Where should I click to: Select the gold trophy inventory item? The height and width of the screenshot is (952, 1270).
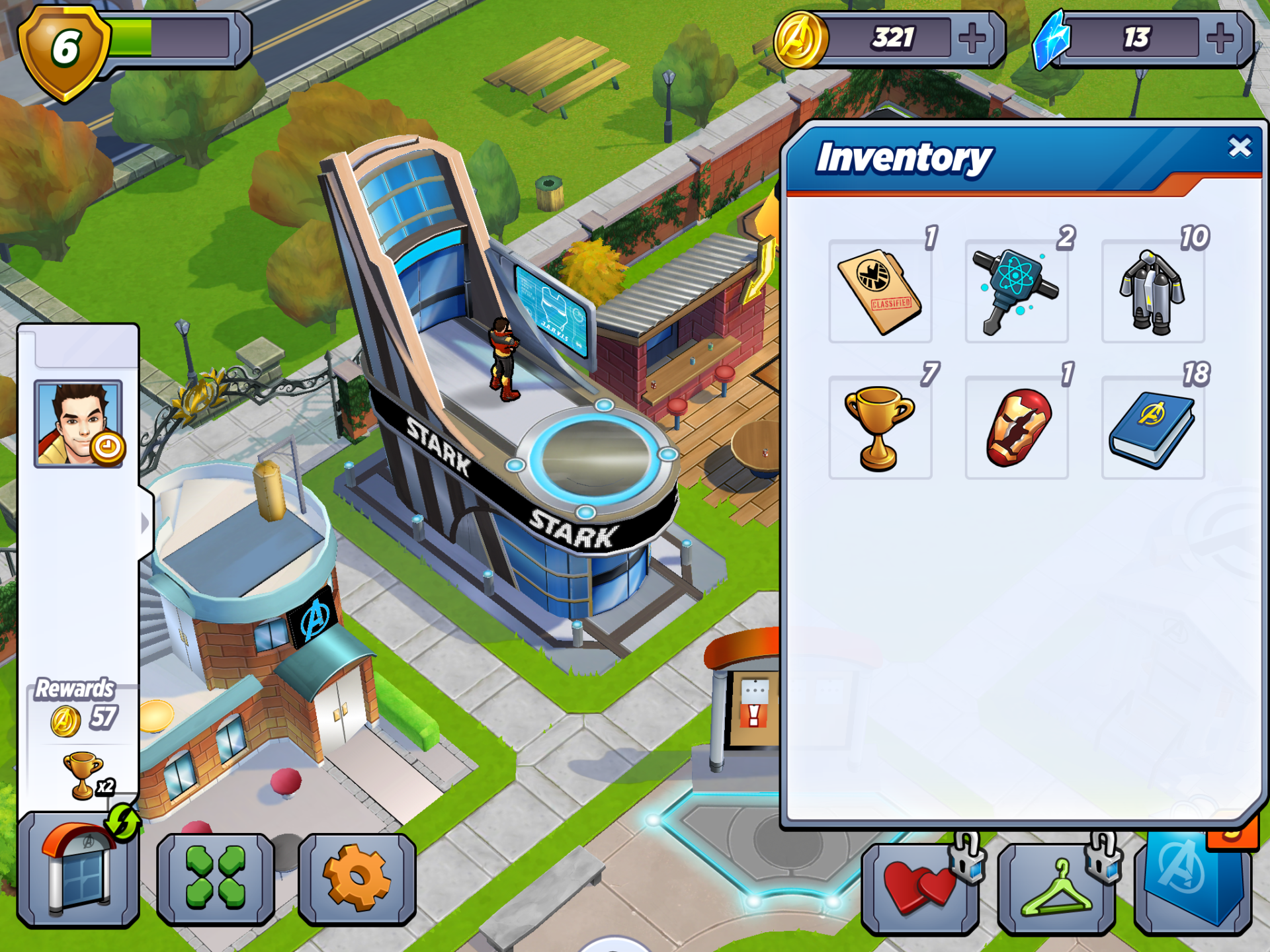880,428
